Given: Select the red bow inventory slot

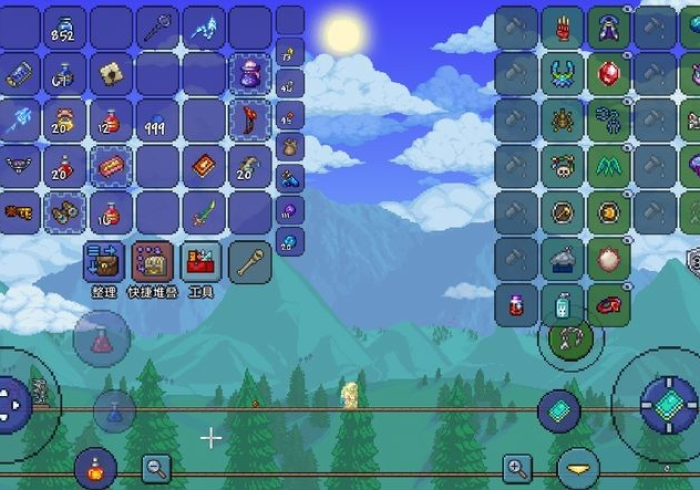Looking at the screenshot, I should click(249, 119).
